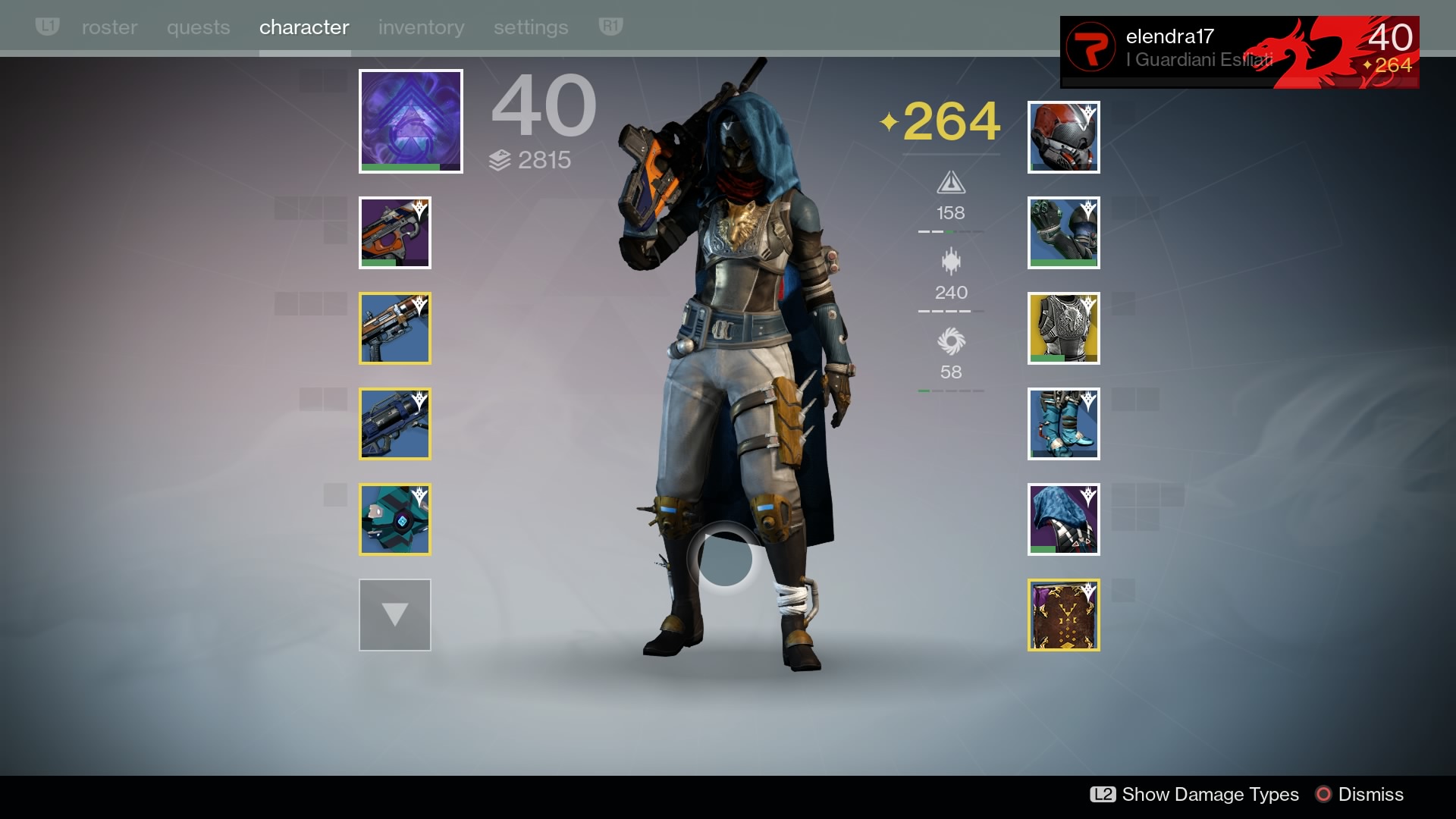Viewport: 1456px width, 819px height.
Task: Open the settings tab
Action: [531, 27]
